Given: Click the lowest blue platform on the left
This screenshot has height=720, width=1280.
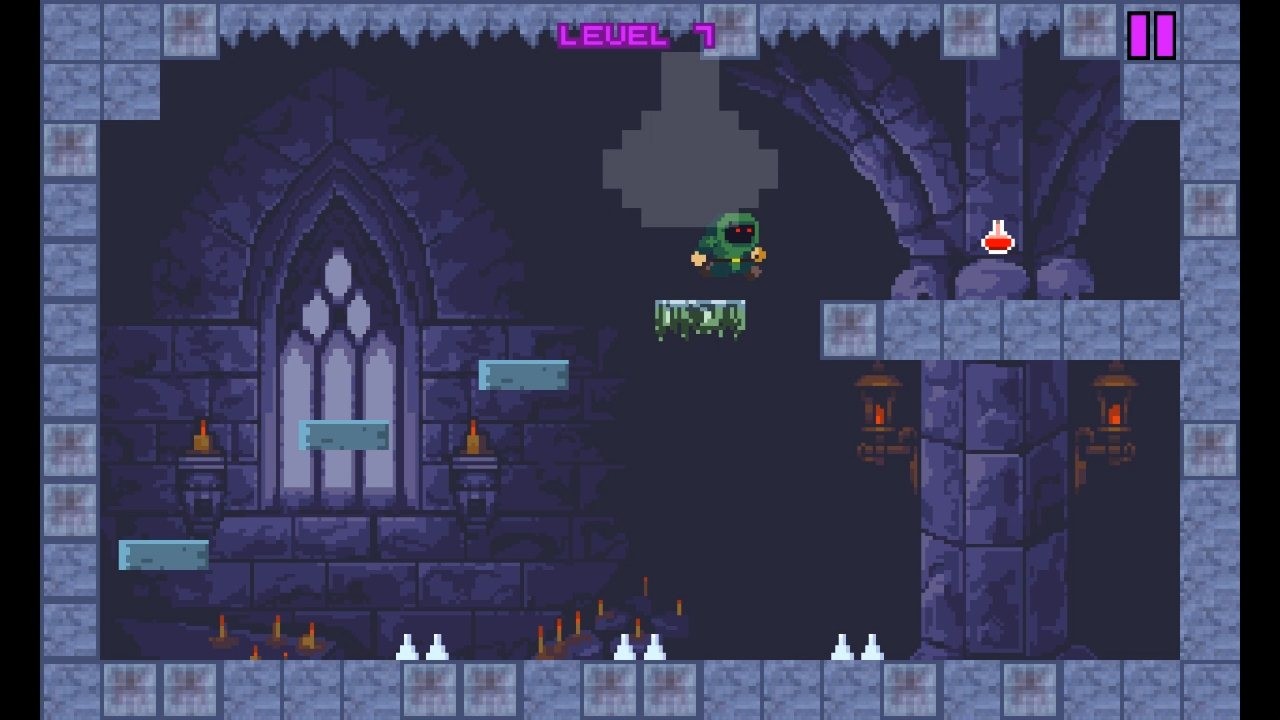Looking at the screenshot, I should click(x=163, y=553).
